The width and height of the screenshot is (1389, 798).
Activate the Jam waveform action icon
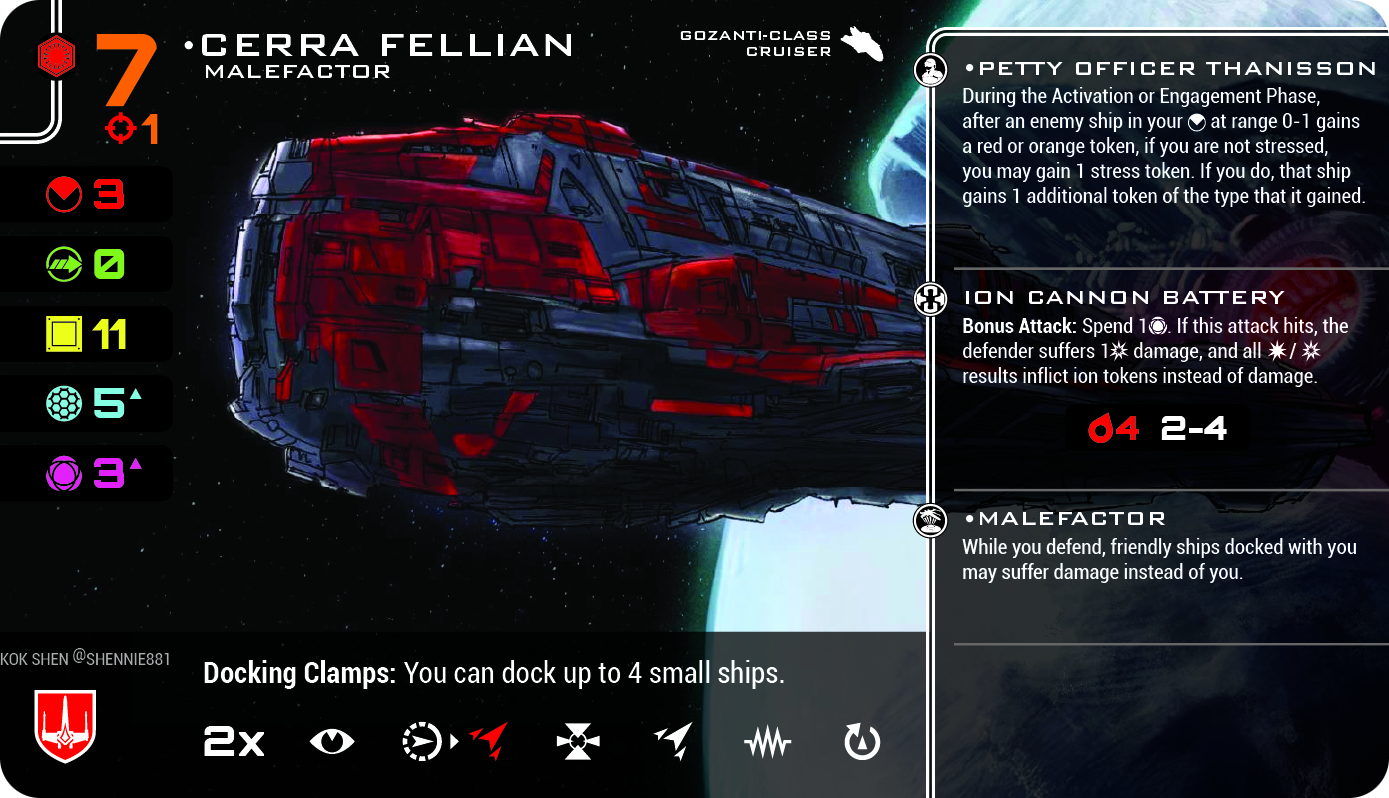point(768,742)
